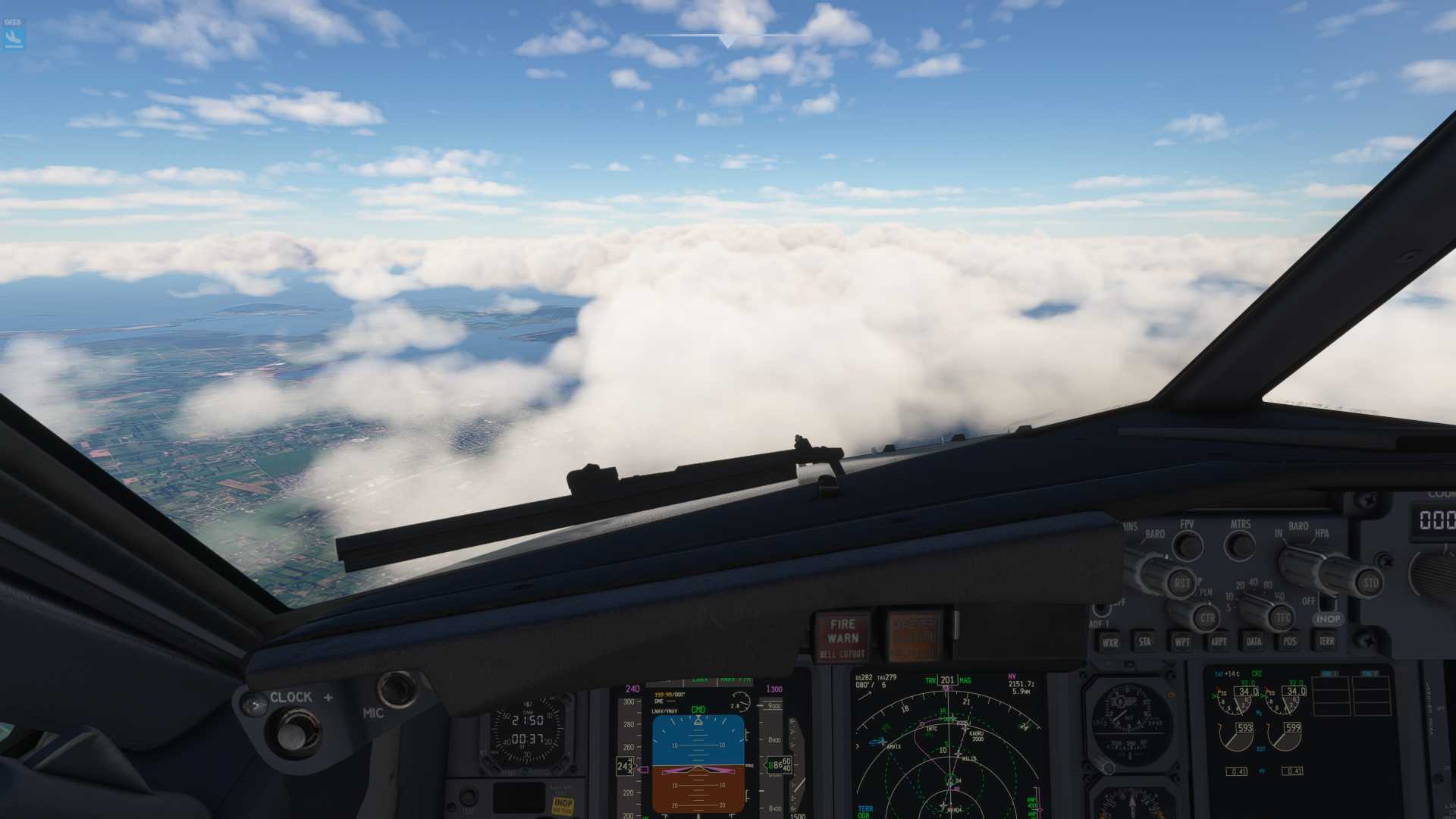Push the amber master caution light

914,636
